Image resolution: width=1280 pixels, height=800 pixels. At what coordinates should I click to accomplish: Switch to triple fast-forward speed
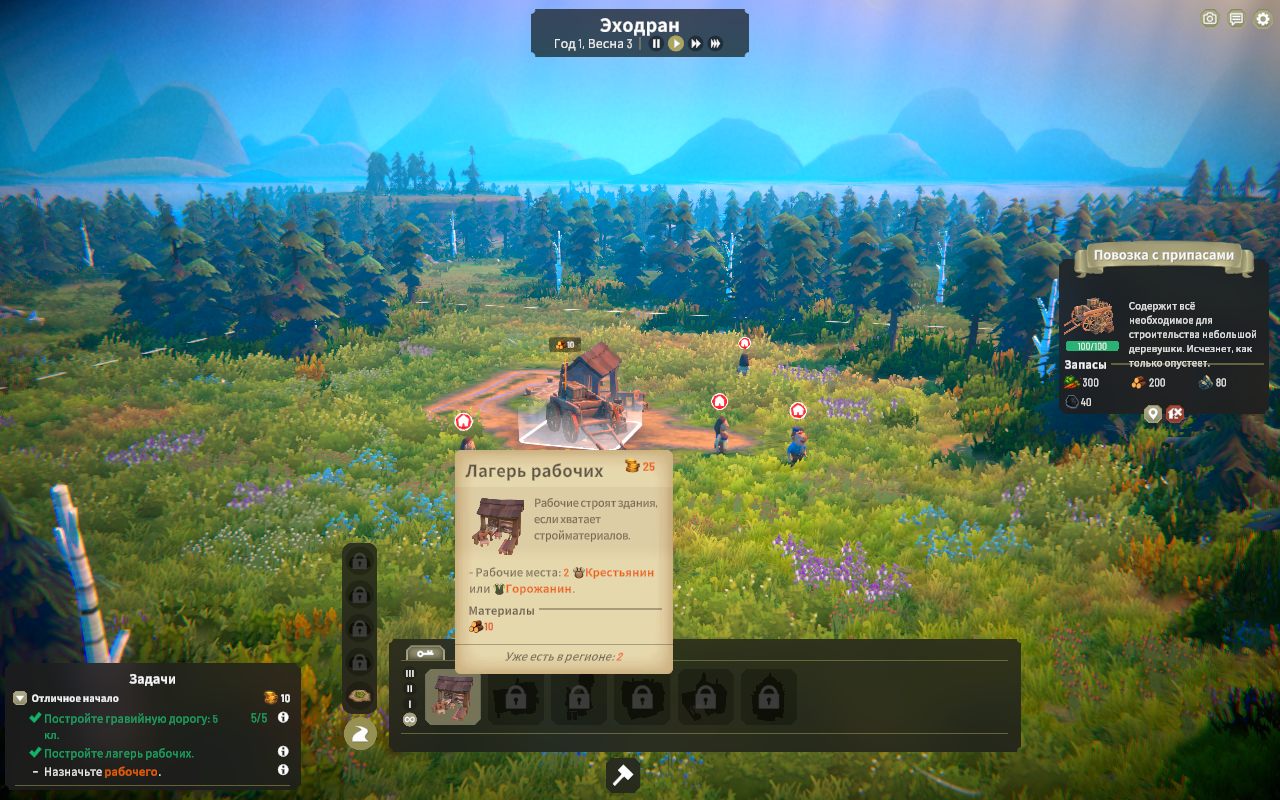pyautogui.click(x=716, y=44)
